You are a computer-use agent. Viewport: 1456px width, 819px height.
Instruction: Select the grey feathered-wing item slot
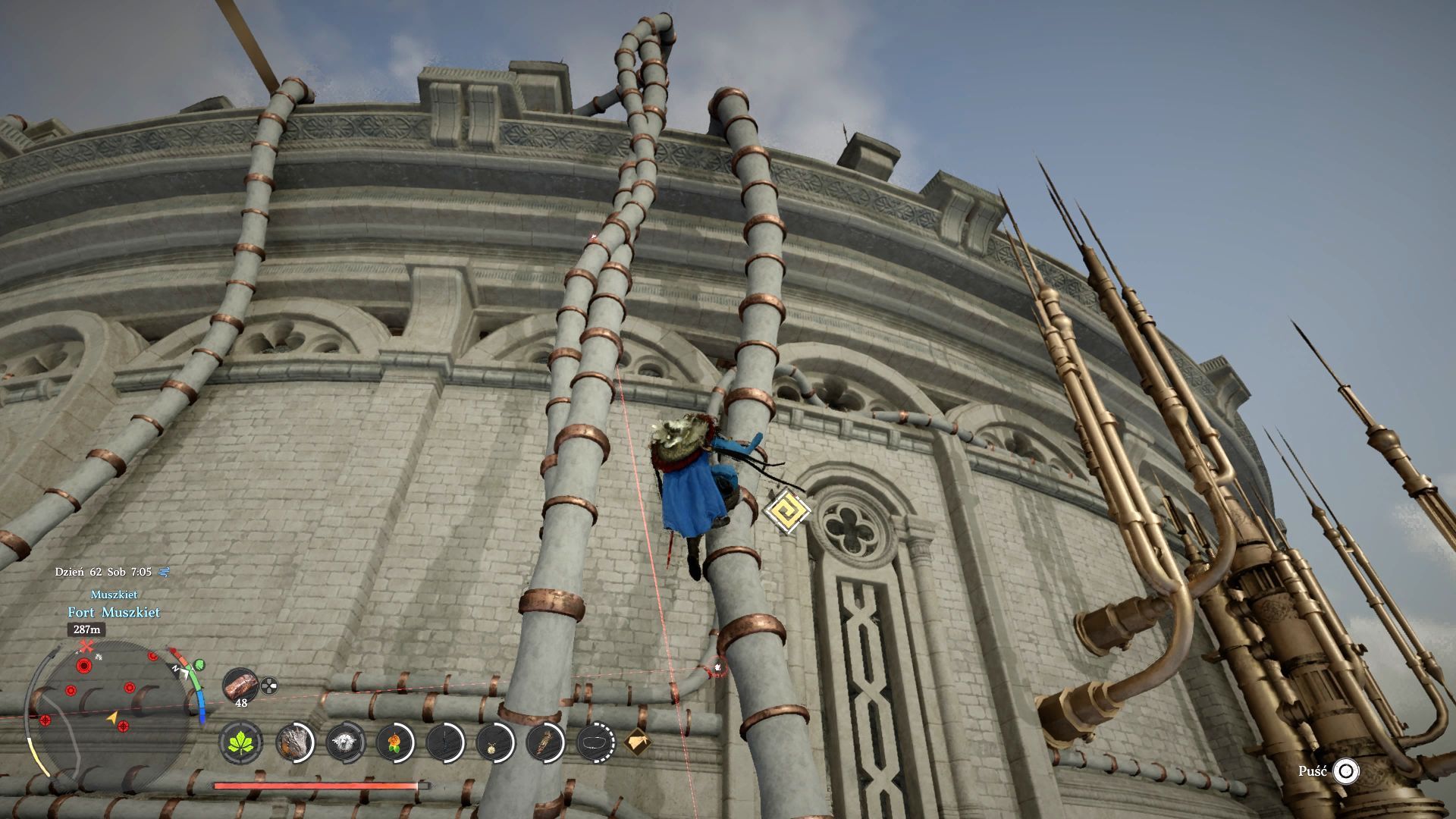pyautogui.click(x=294, y=741)
